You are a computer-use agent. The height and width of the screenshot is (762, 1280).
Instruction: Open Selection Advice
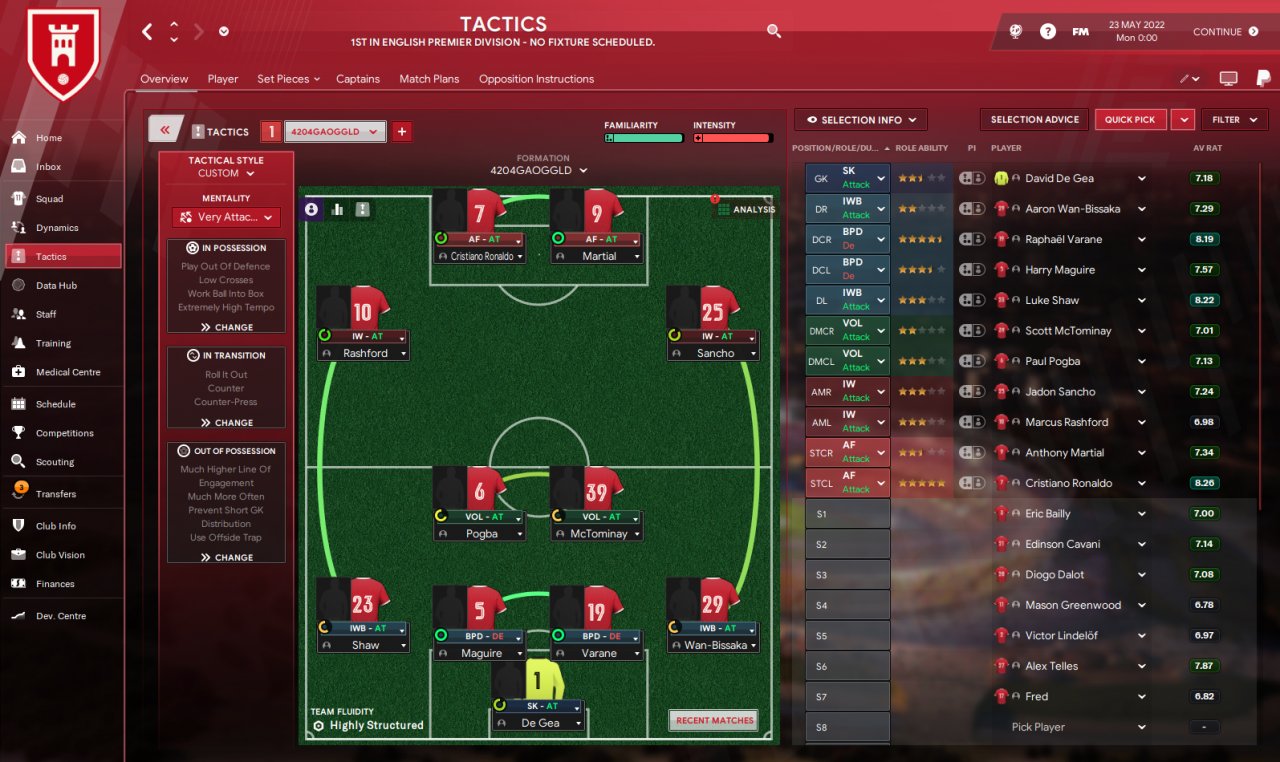coord(1034,120)
